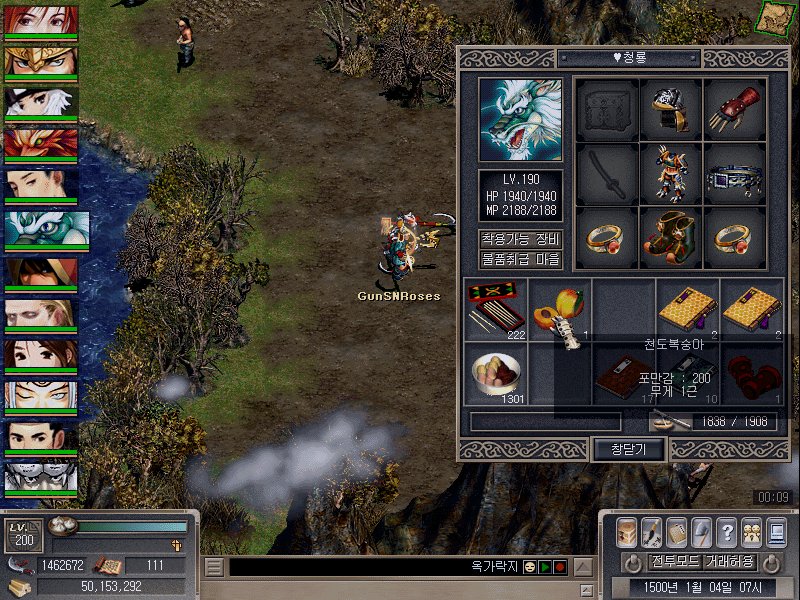Open the two-figures party icon
Screen dimensions: 800x600
coord(752,532)
